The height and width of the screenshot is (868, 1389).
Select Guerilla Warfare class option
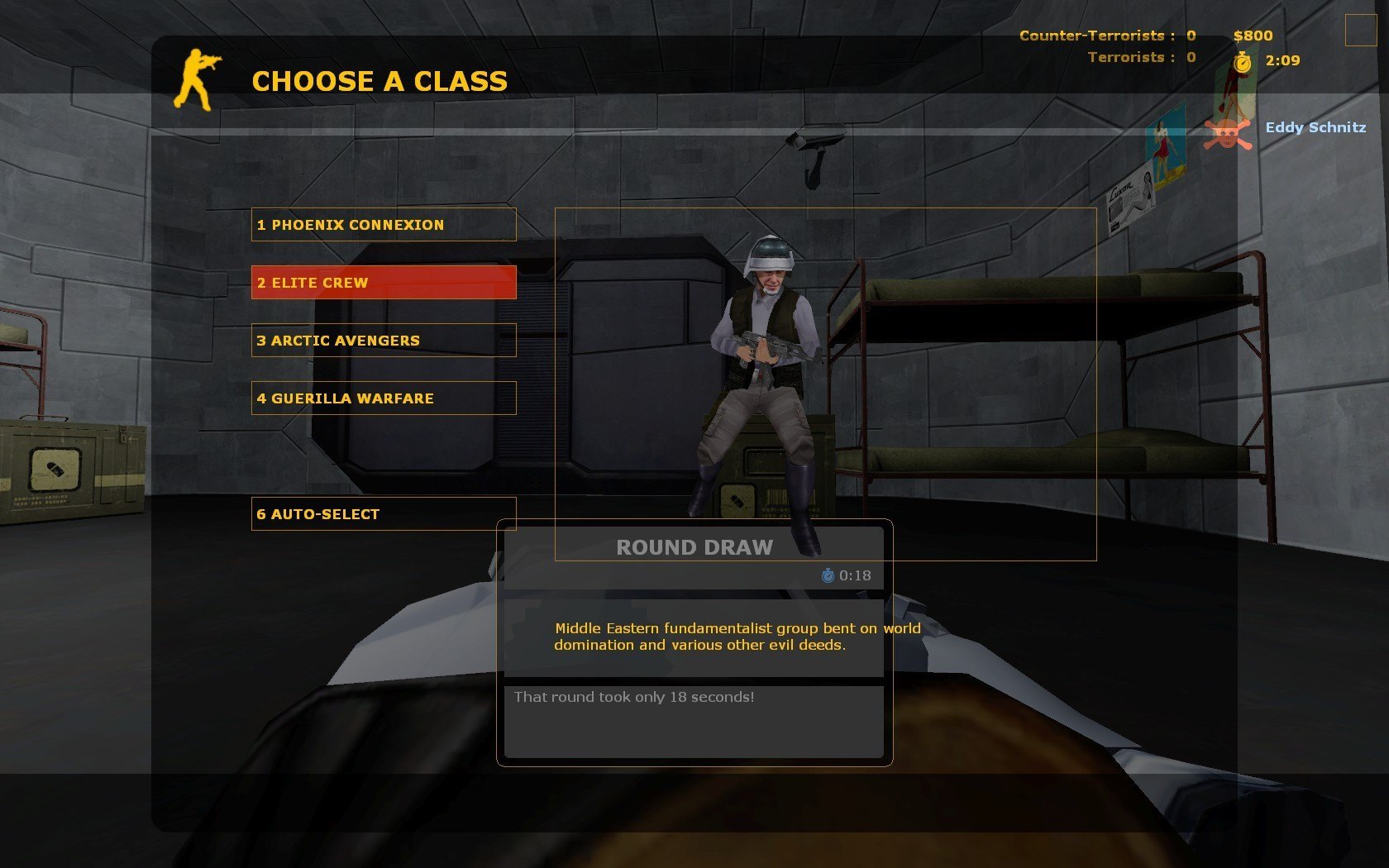384,398
